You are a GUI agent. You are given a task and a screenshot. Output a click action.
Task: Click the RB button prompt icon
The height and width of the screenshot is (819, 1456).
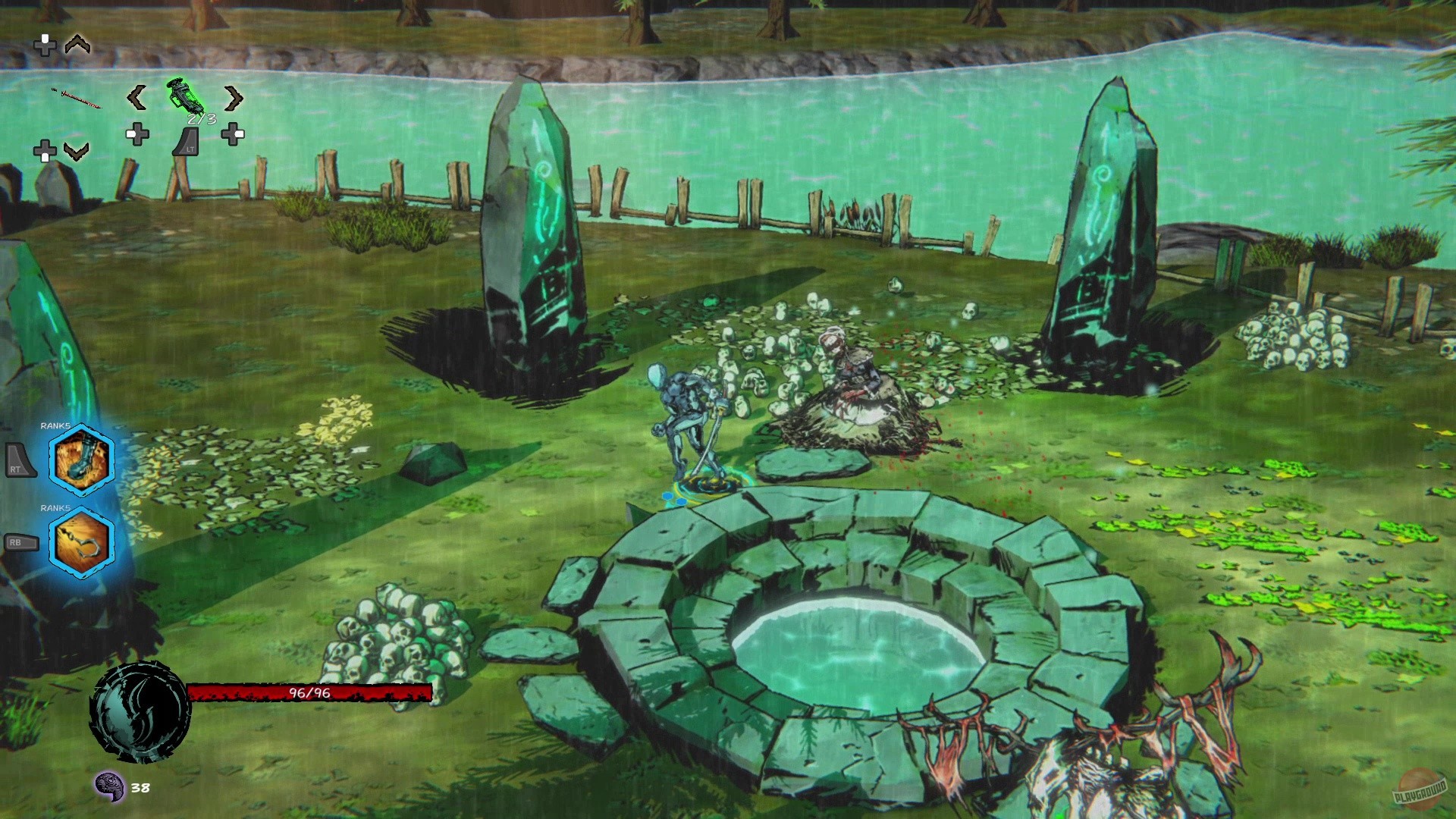pyautogui.click(x=20, y=542)
